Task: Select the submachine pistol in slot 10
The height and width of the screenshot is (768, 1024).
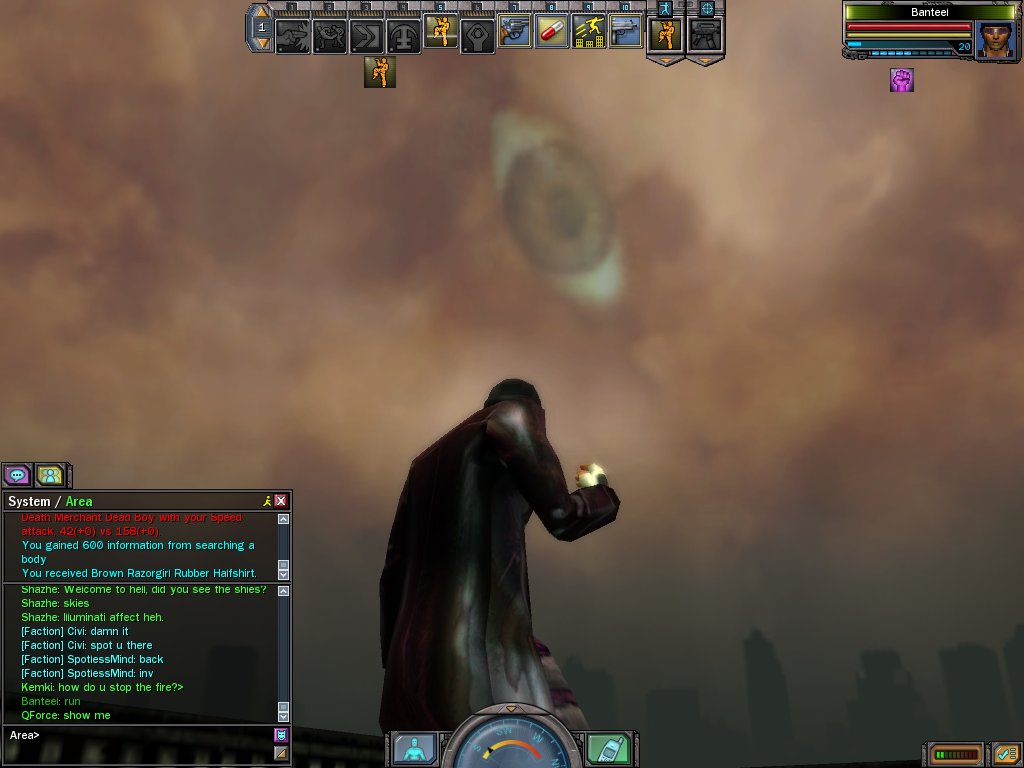Action: coord(625,33)
